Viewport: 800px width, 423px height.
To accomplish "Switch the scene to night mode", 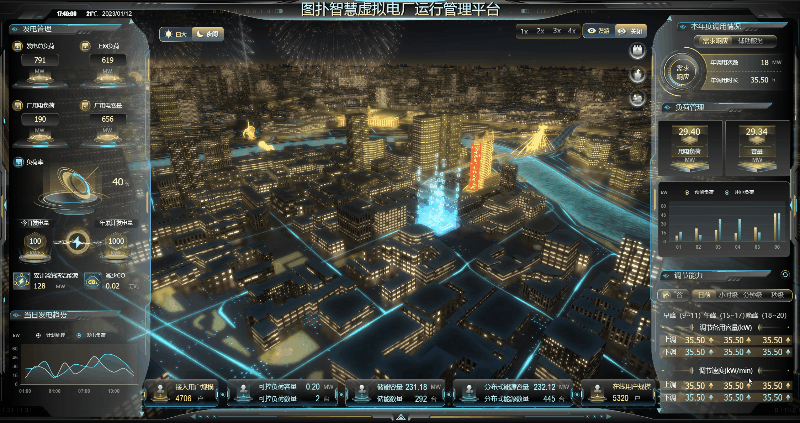I will [x=208, y=34].
